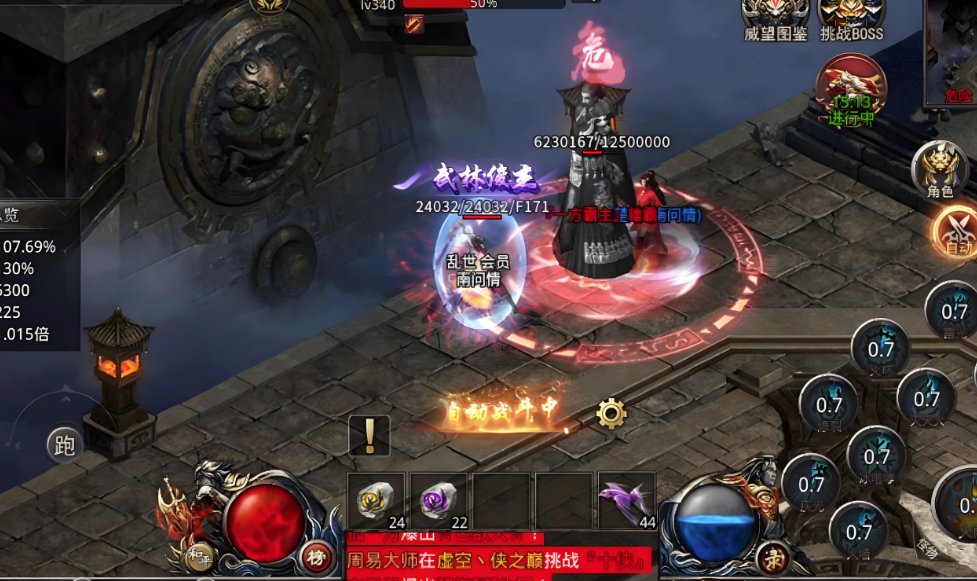
Task: Cast the 火环 fire ring skill
Action: tap(880, 348)
